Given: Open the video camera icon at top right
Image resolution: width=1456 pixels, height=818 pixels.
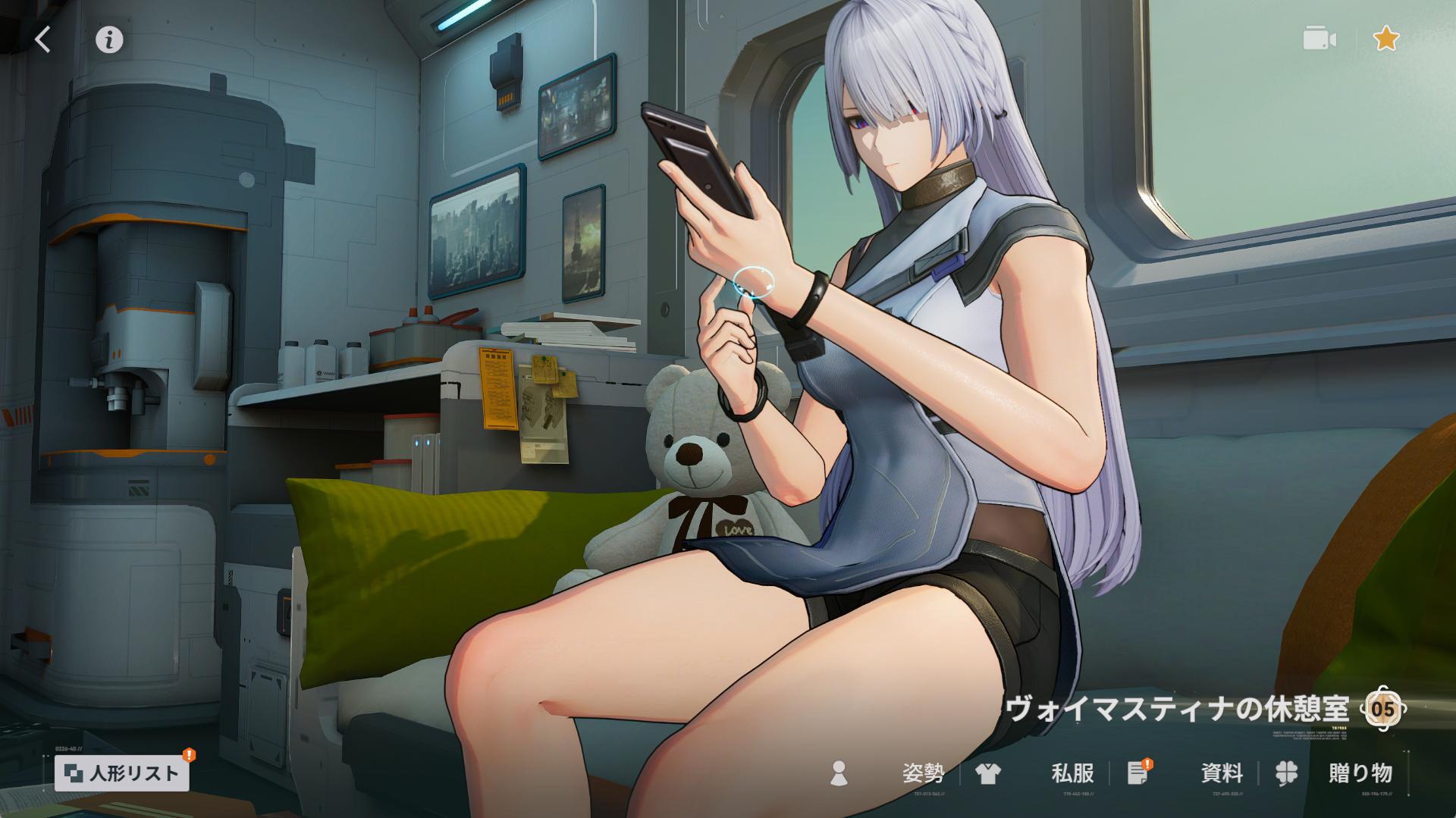Looking at the screenshot, I should pyautogui.click(x=1319, y=39).
